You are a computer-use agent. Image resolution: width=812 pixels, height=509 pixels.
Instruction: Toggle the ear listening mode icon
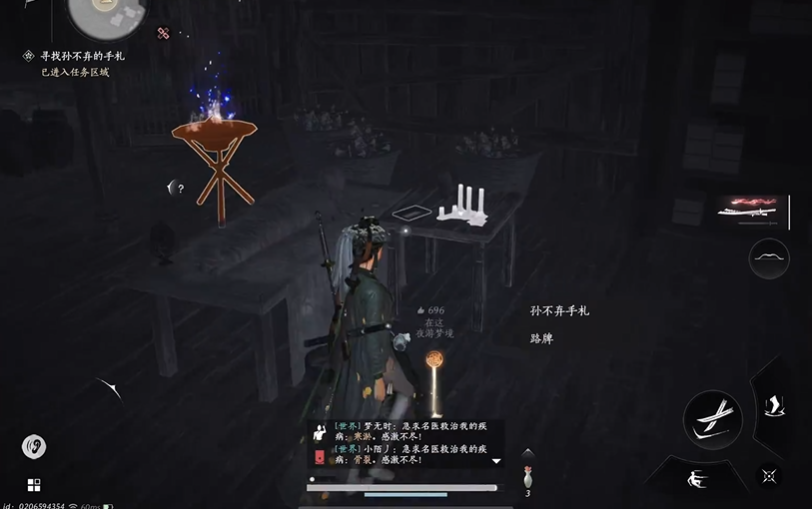pos(33,446)
